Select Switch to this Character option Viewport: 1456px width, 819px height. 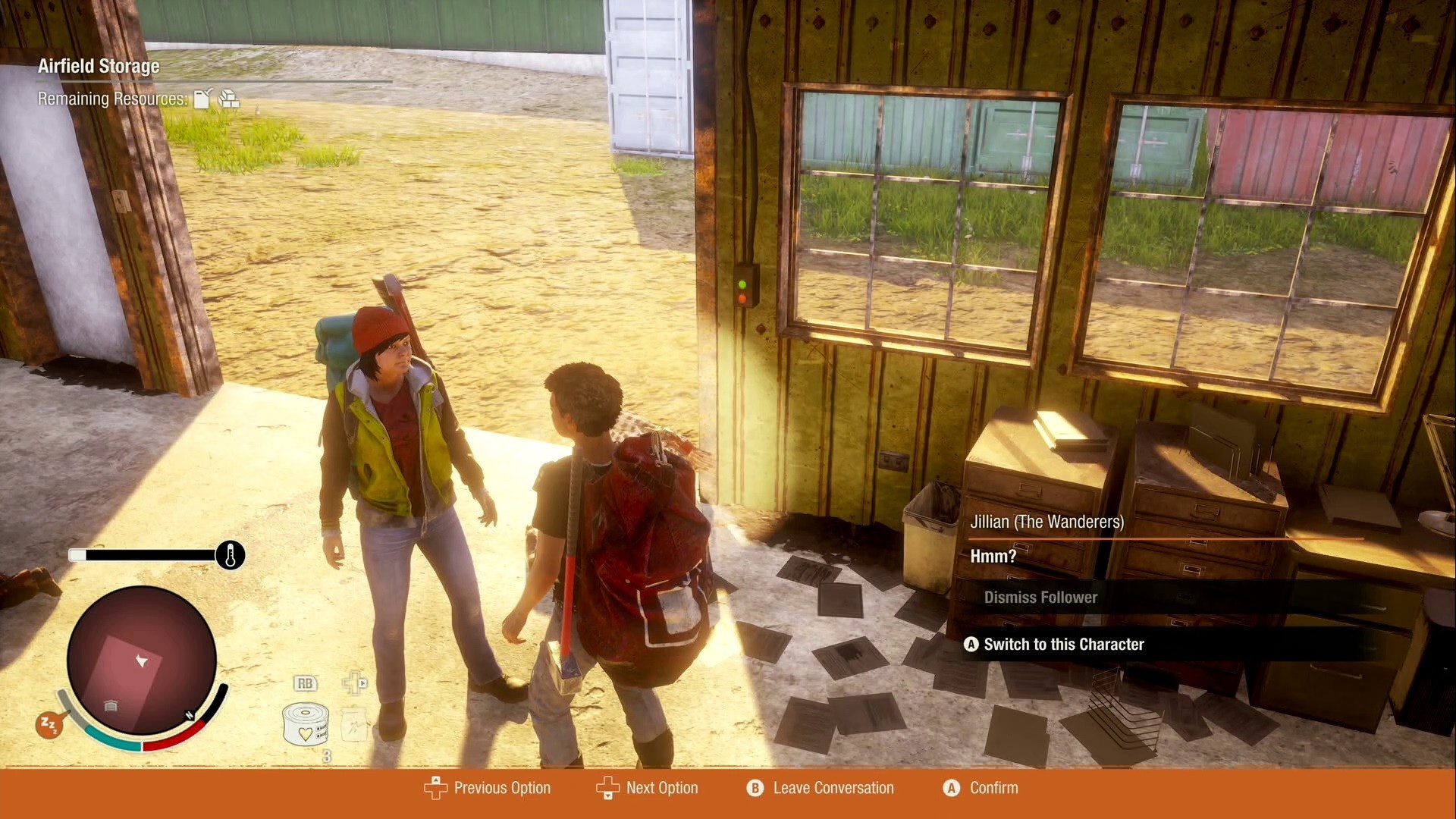click(1063, 645)
